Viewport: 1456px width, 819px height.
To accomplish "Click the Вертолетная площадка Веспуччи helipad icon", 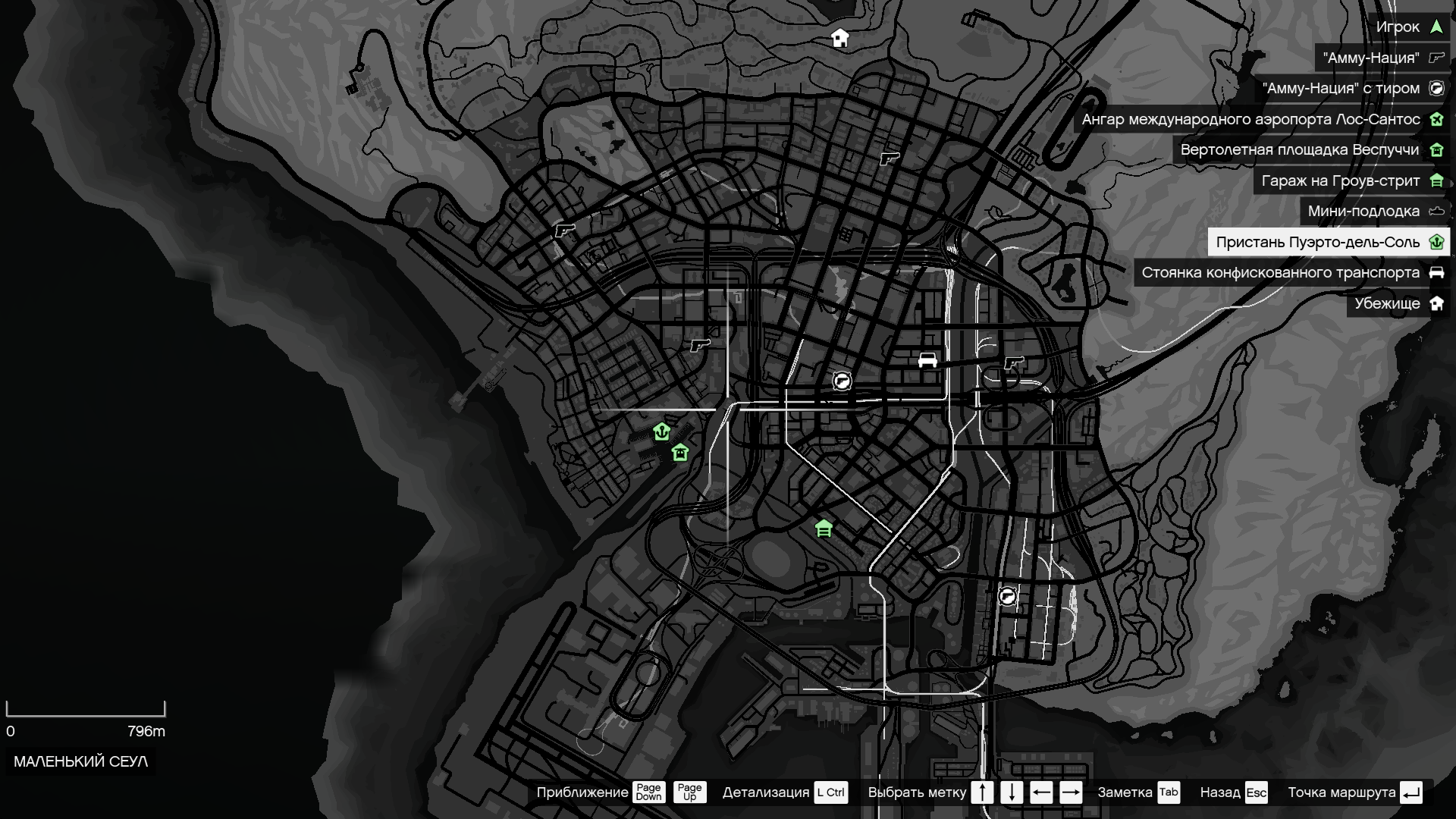I will click(x=1436, y=150).
